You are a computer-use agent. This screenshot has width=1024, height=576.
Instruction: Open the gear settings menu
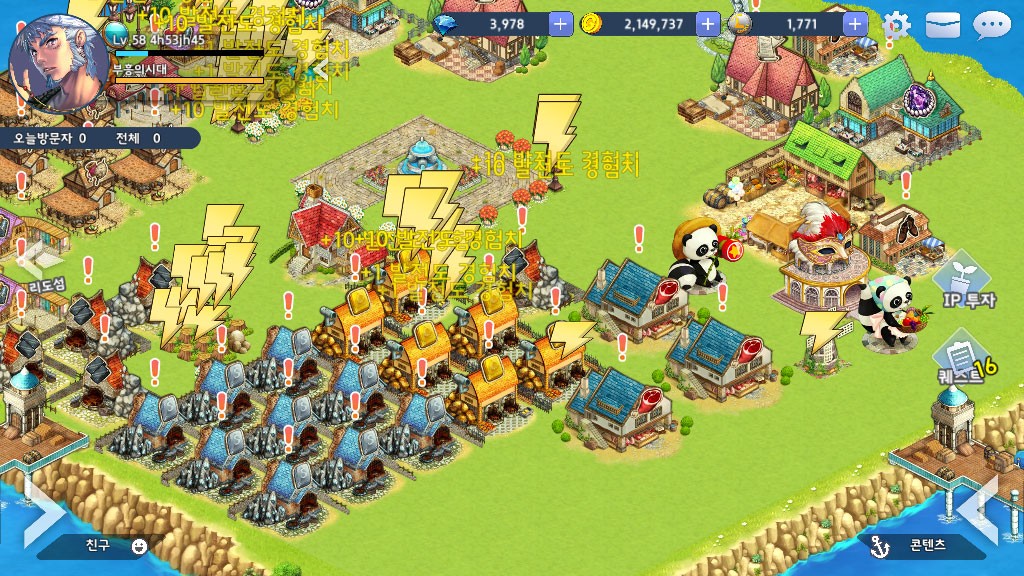(896, 25)
